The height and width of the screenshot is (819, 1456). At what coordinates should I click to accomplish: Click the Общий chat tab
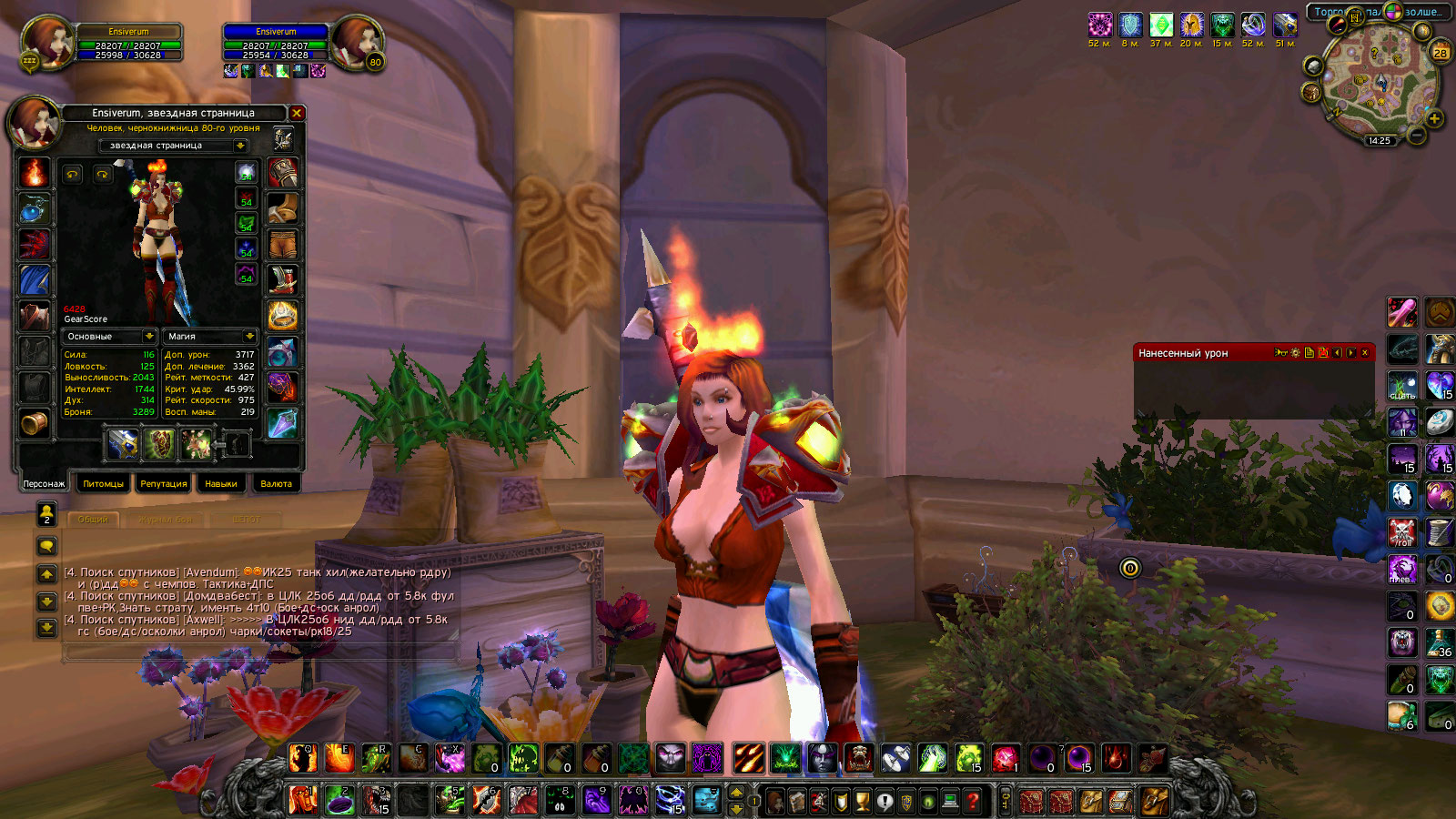pos(93,520)
